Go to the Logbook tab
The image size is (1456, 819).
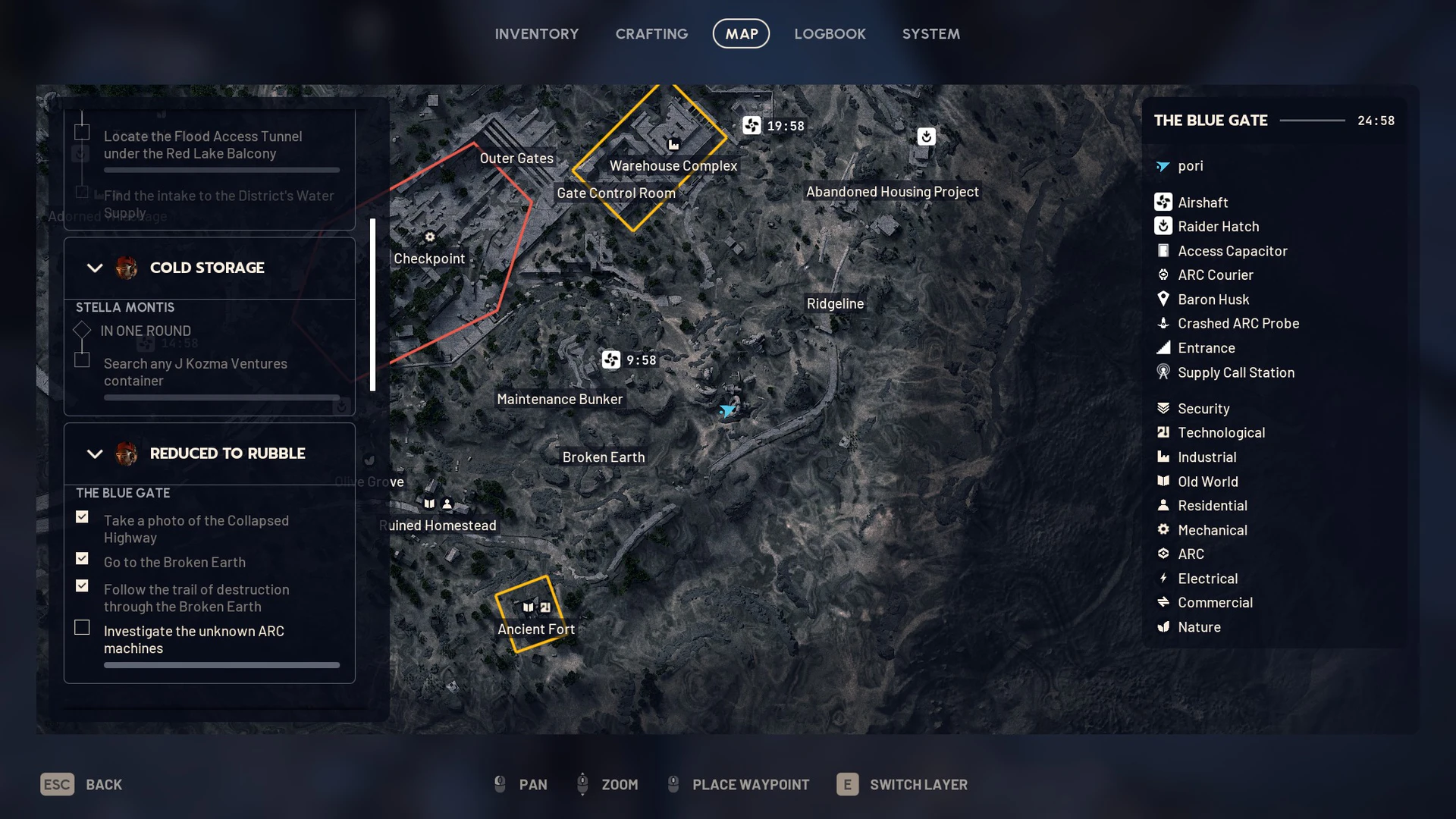(830, 34)
